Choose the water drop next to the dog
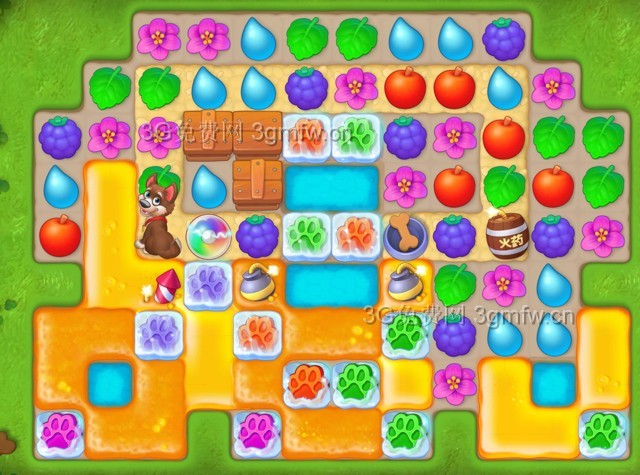This screenshot has height=475, width=640. point(208,187)
